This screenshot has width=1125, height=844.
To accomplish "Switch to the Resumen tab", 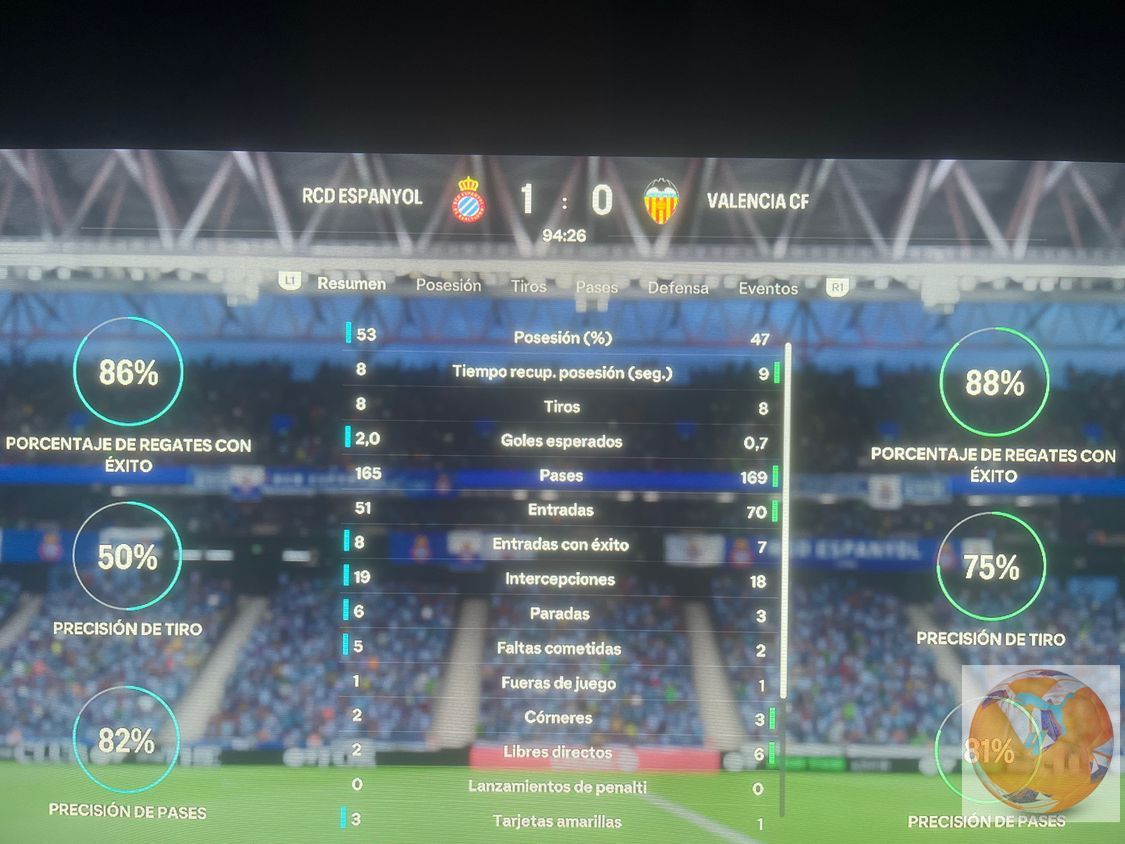I will pyautogui.click(x=351, y=284).
